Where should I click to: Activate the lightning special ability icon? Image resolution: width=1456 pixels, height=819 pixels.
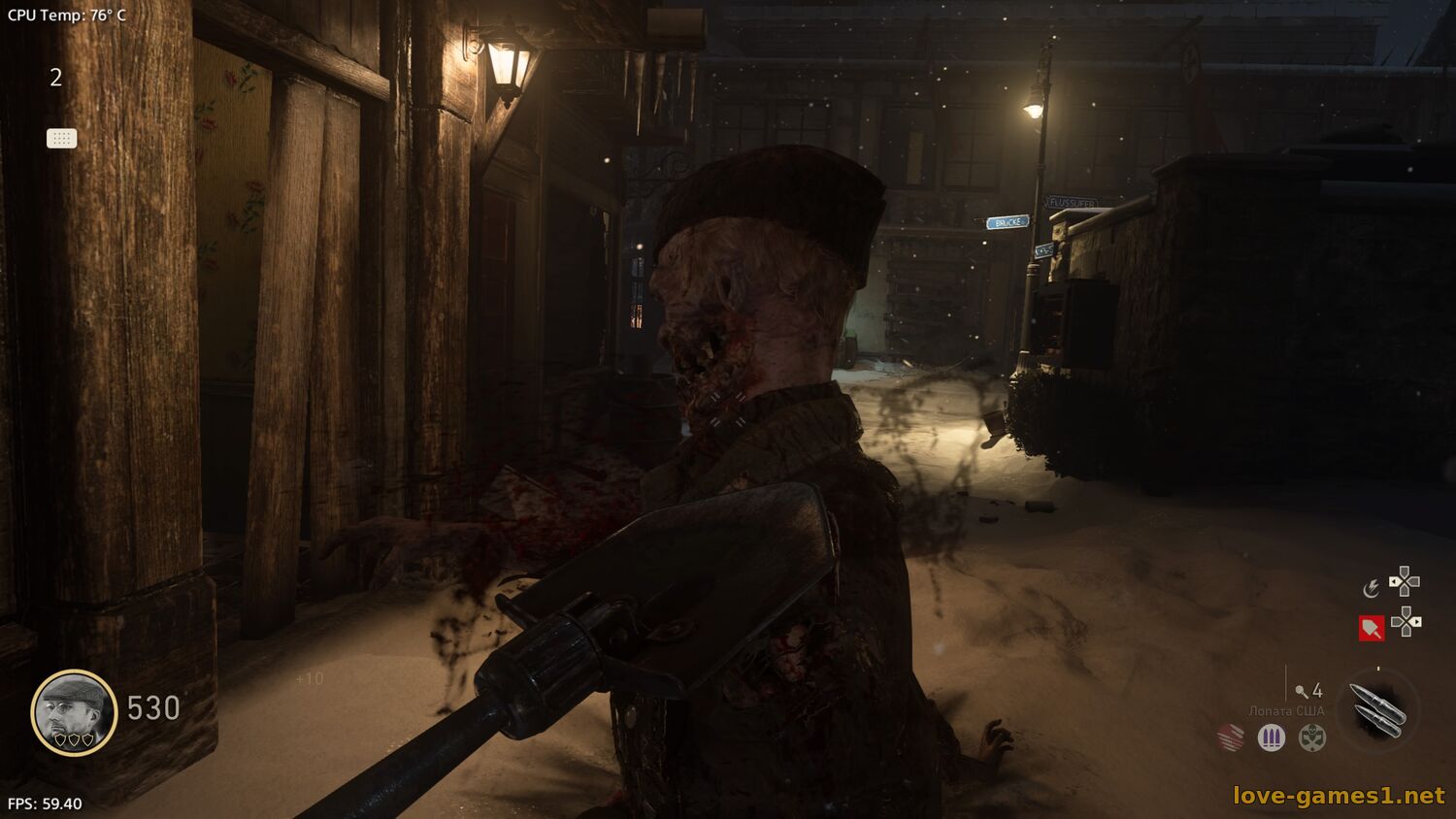pyautogui.click(x=1371, y=588)
